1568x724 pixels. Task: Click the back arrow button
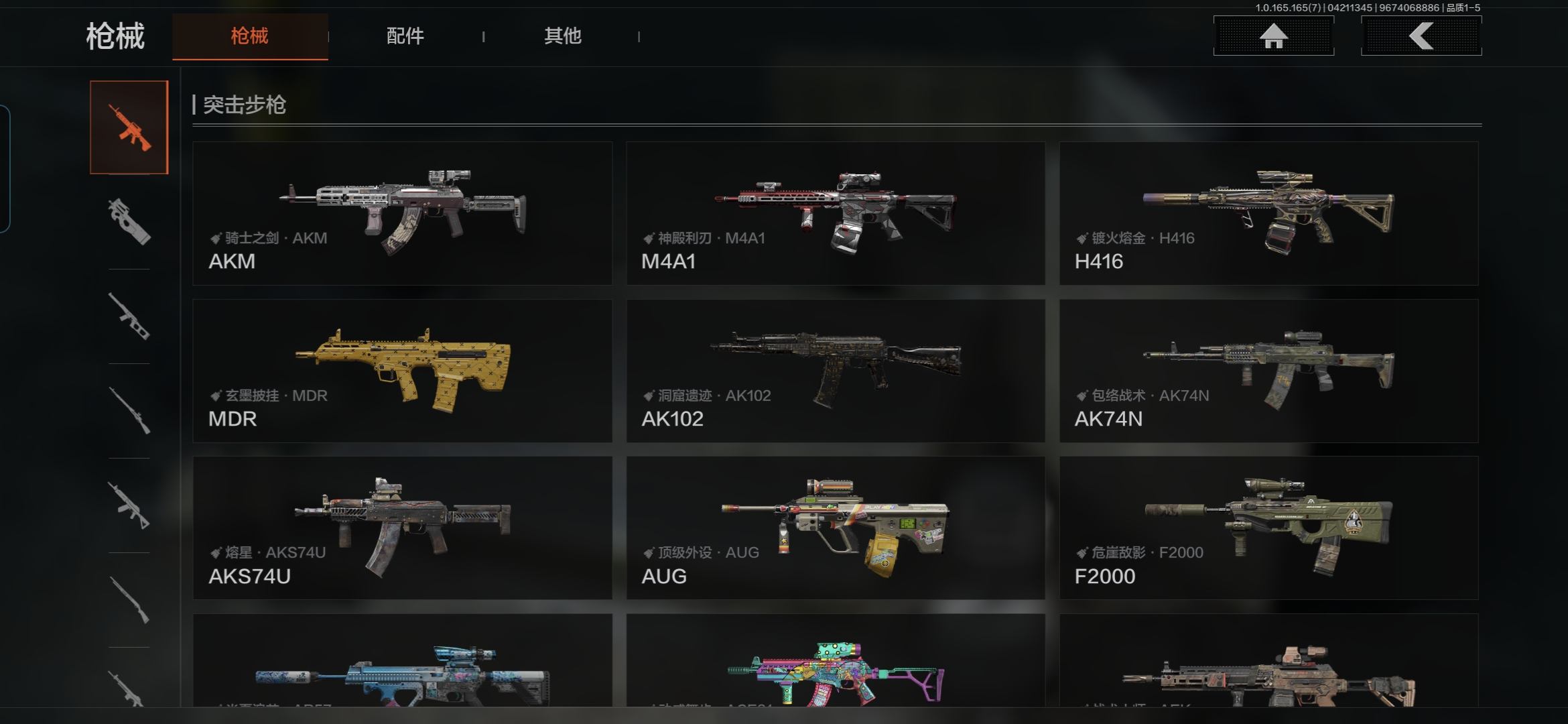pyautogui.click(x=1421, y=36)
